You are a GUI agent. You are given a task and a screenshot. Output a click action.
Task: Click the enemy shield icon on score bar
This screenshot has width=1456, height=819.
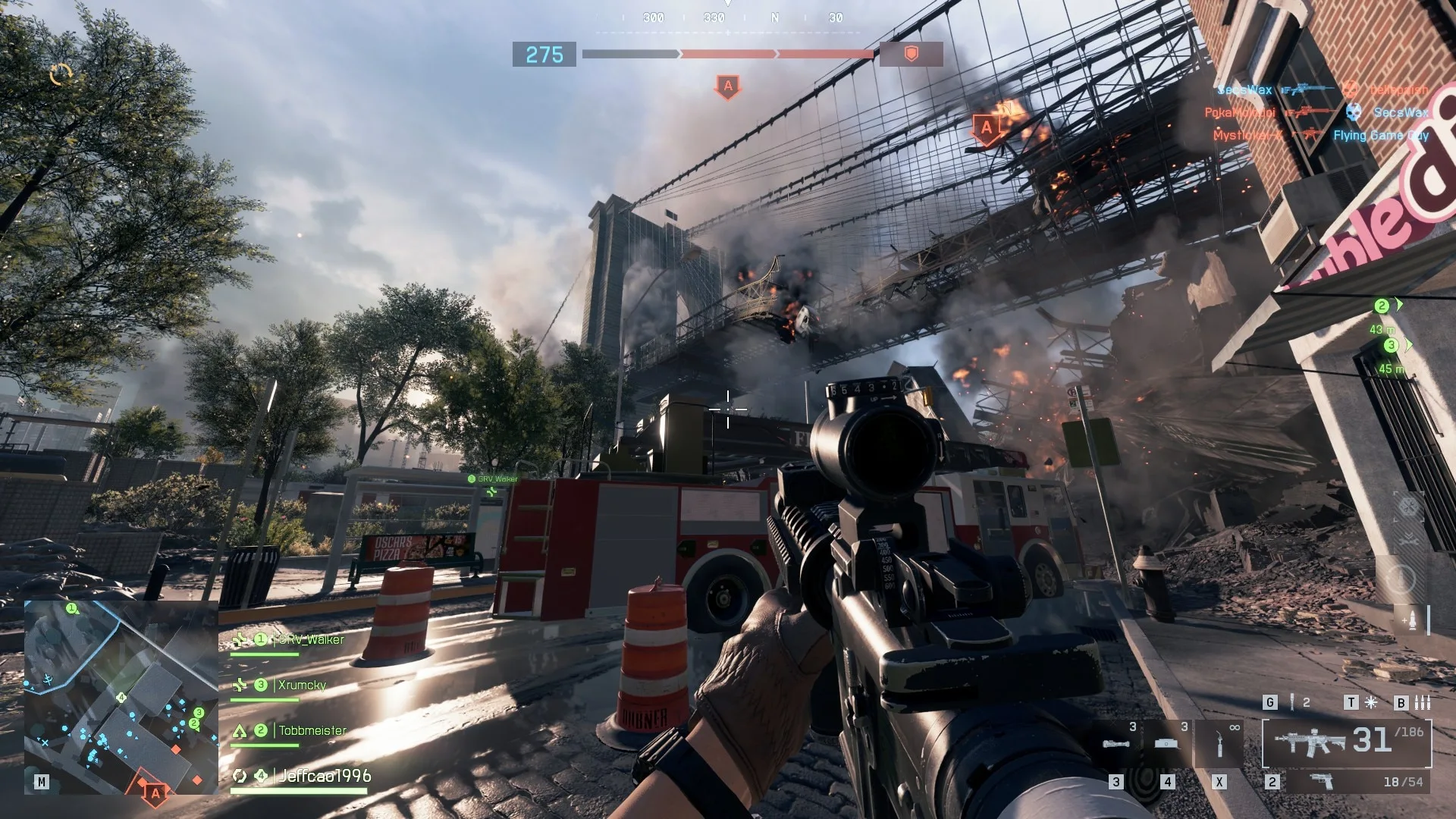click(912, 54)
